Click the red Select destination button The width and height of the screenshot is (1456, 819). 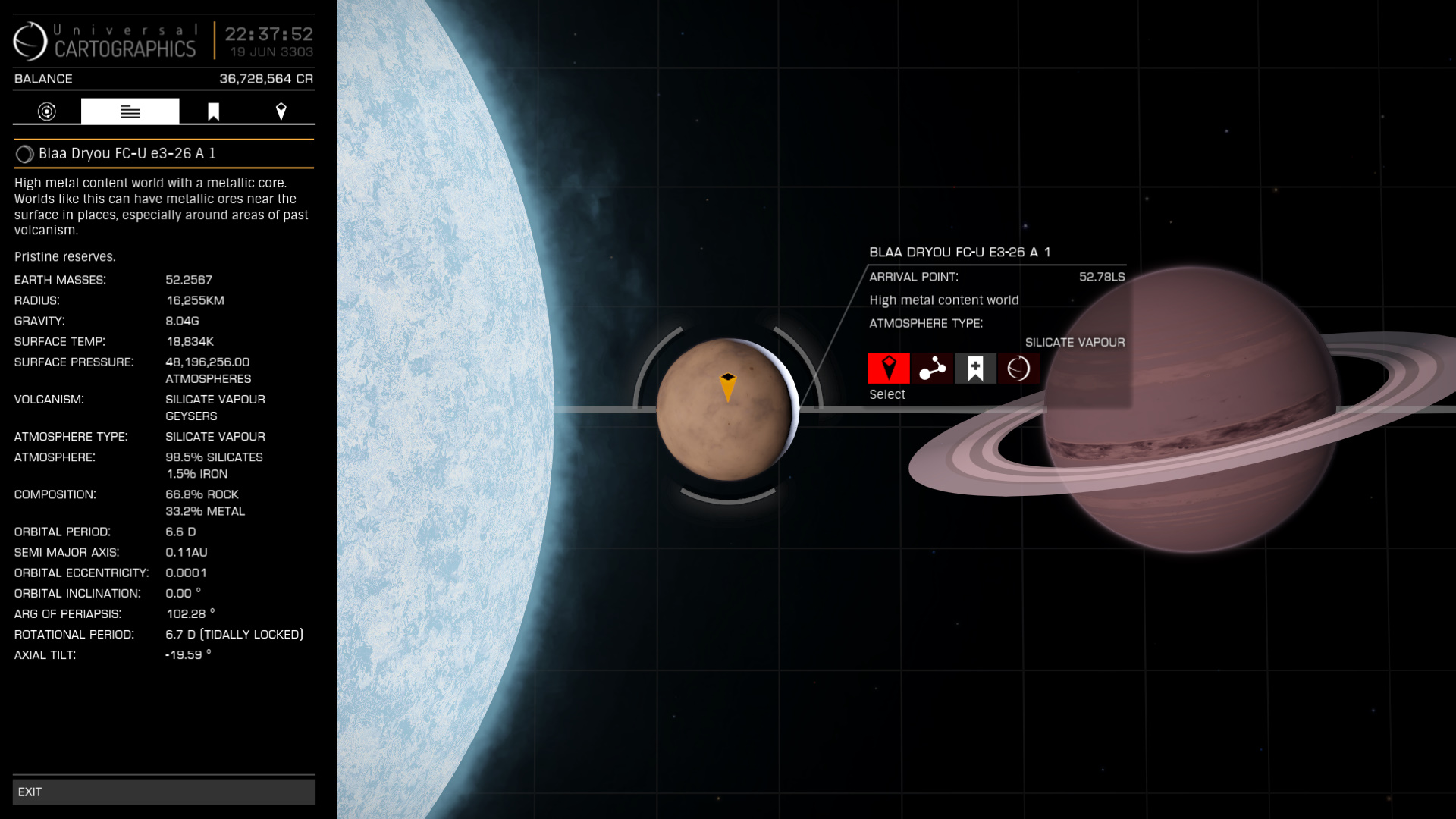point(888,369)
